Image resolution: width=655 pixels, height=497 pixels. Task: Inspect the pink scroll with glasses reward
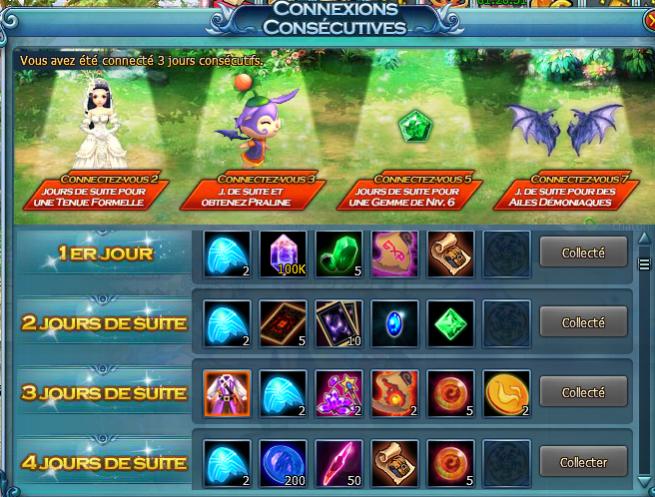tap(394, 253)
